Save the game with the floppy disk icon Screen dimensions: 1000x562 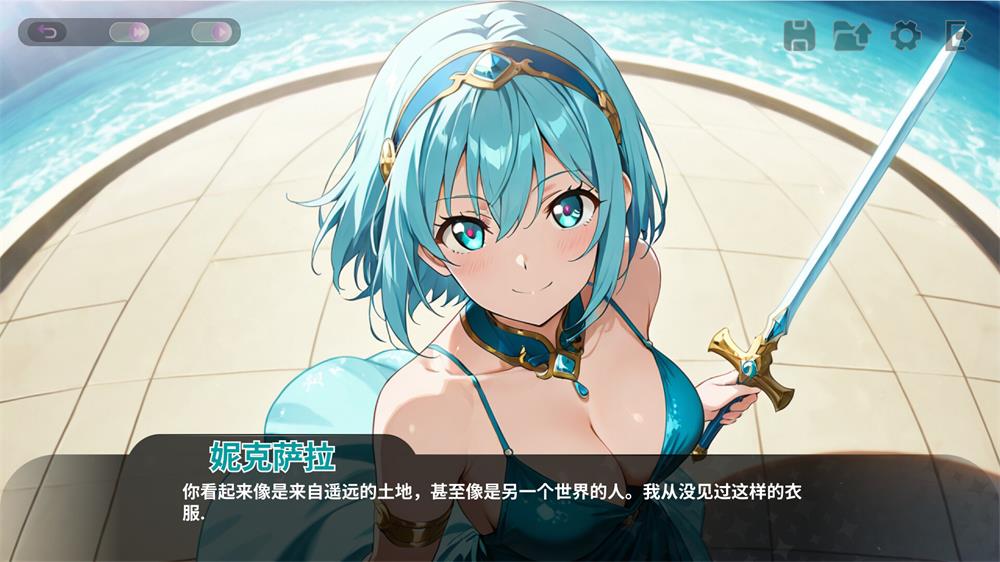(x=799, y=36)
